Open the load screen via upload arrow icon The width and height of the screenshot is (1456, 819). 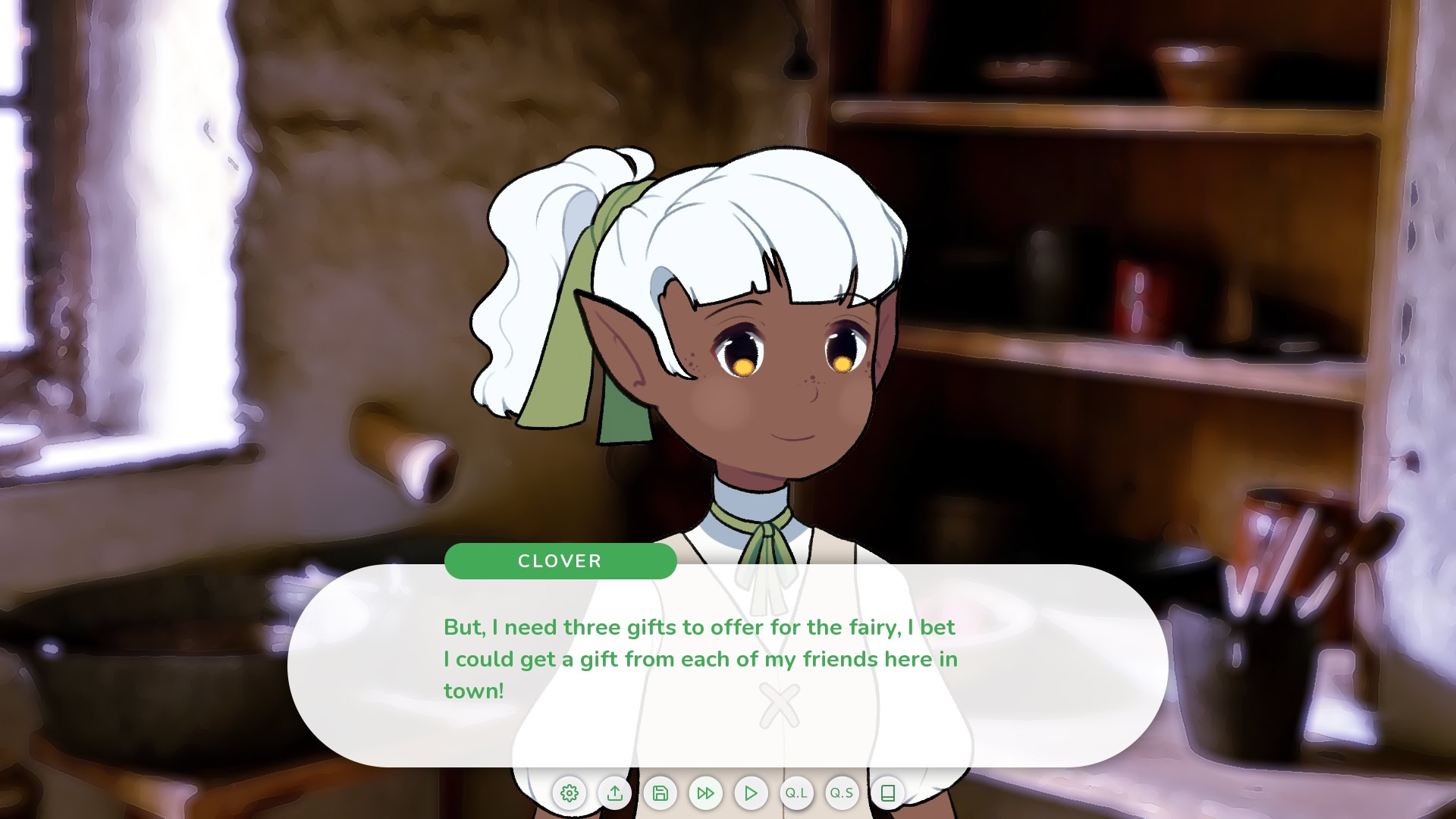615,793
